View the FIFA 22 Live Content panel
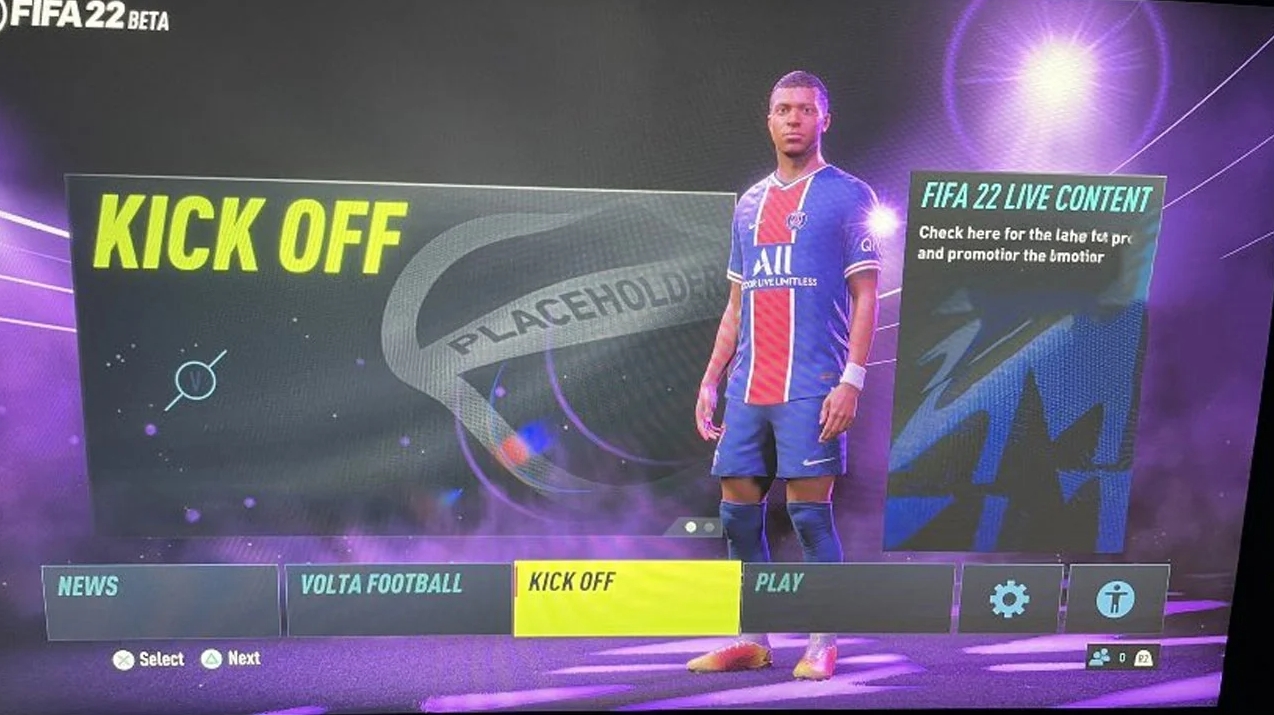The image size is (1274, 715). click(x=1023, y=360)
